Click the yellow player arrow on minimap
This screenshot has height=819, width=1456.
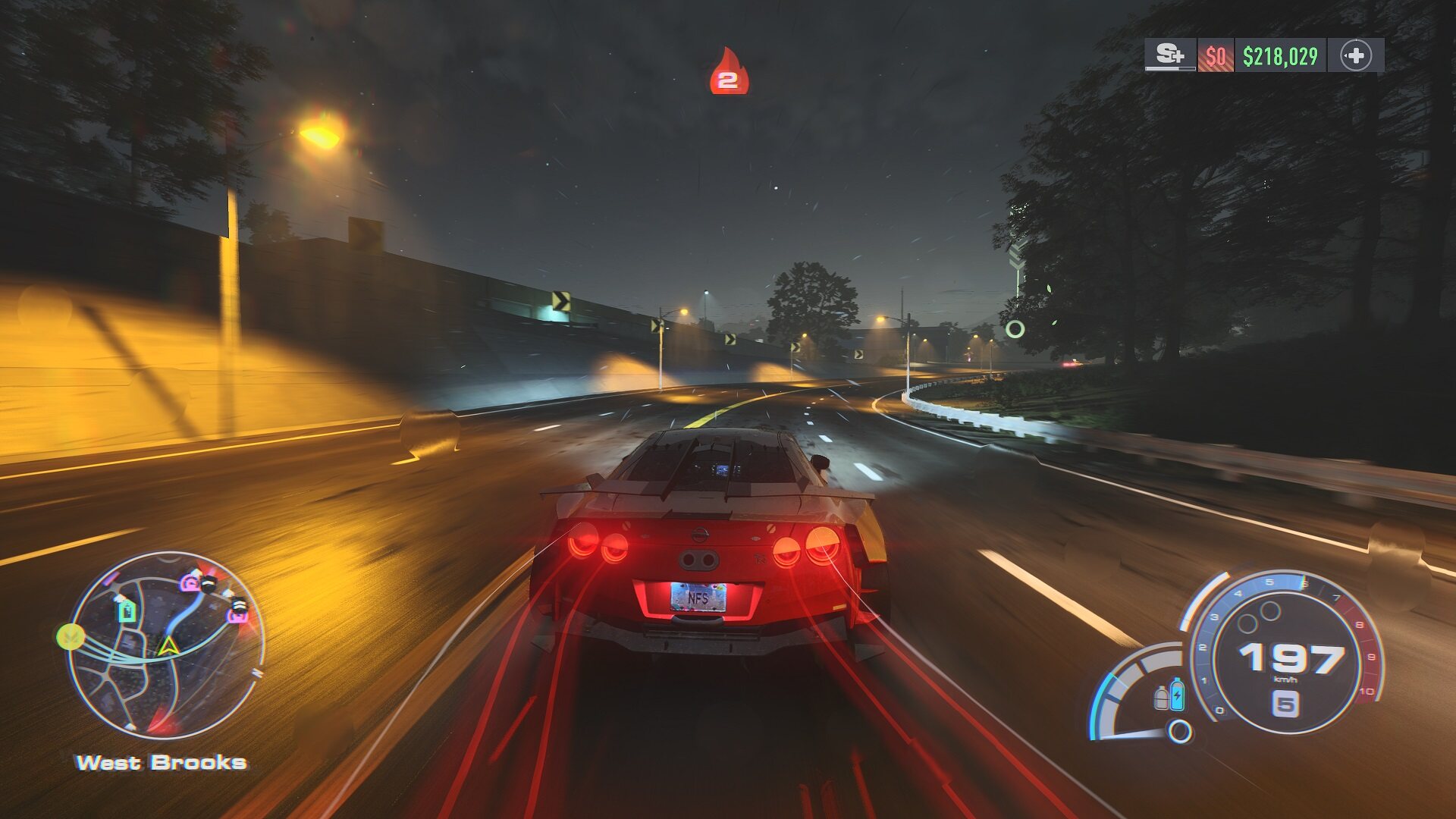point(168,646)
